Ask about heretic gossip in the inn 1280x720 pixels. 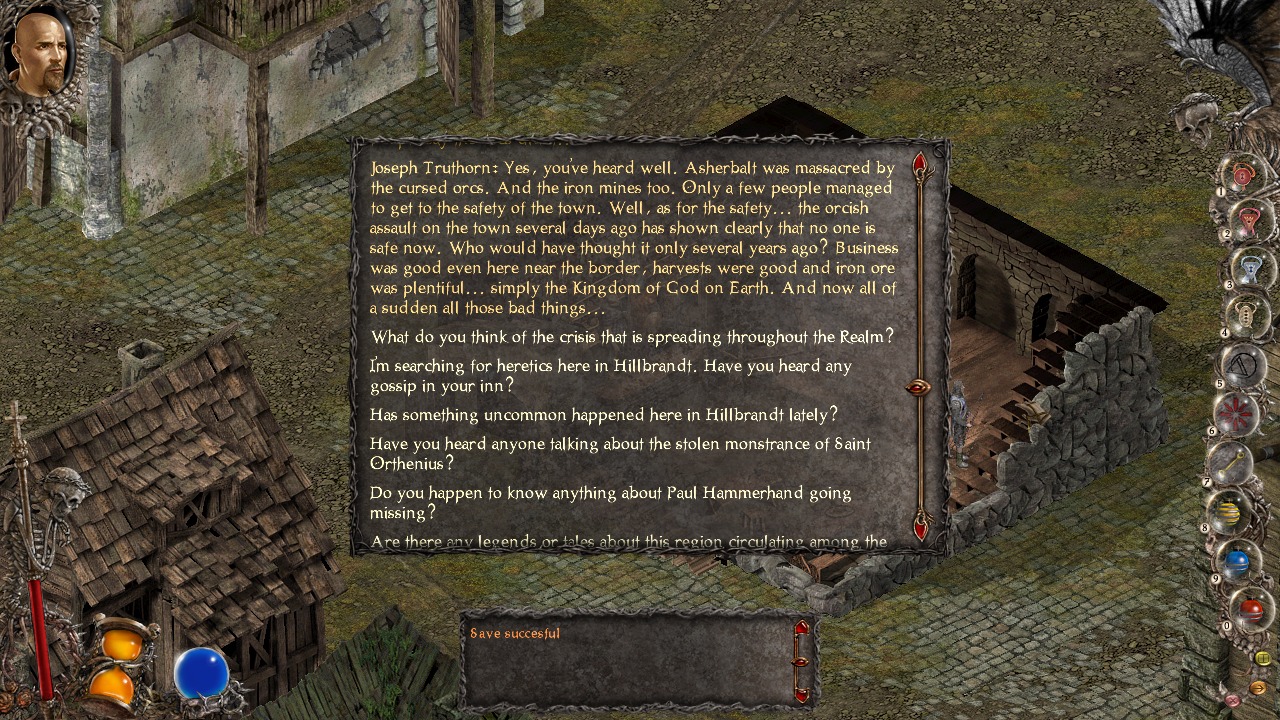(x=610, y=375)
